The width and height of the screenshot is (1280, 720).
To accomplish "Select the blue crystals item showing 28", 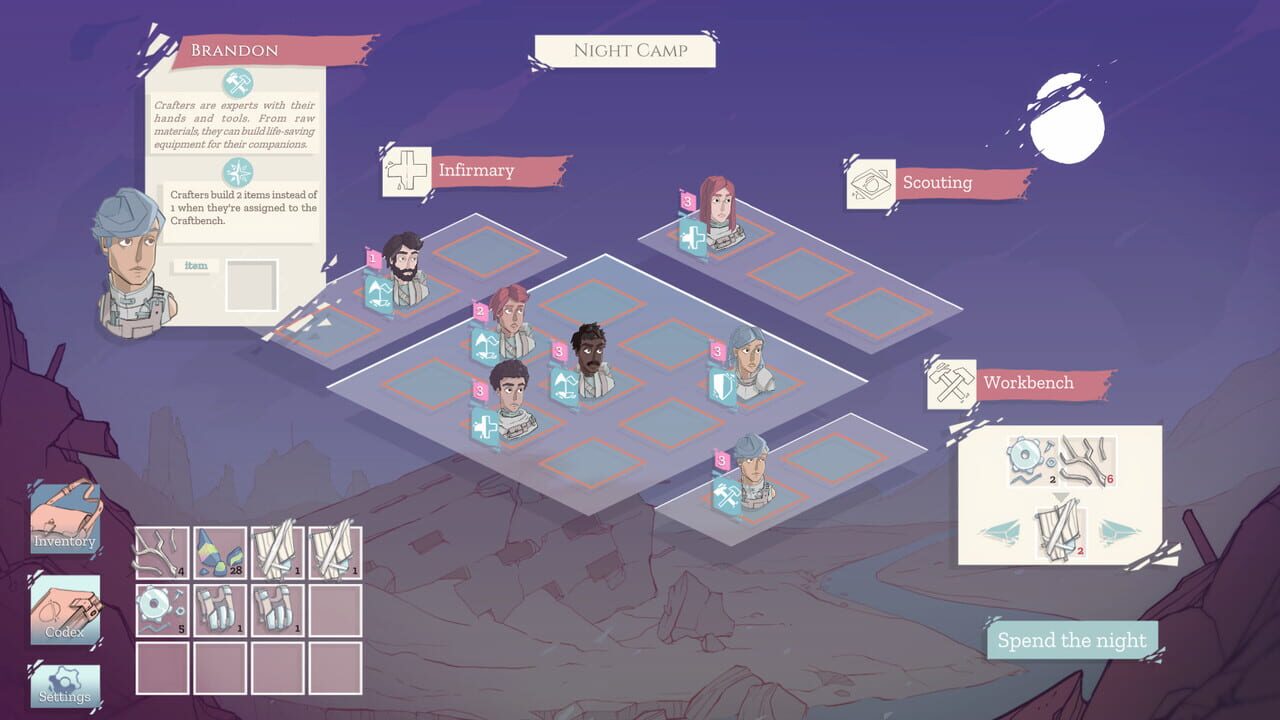I will [x=222, y=551].
